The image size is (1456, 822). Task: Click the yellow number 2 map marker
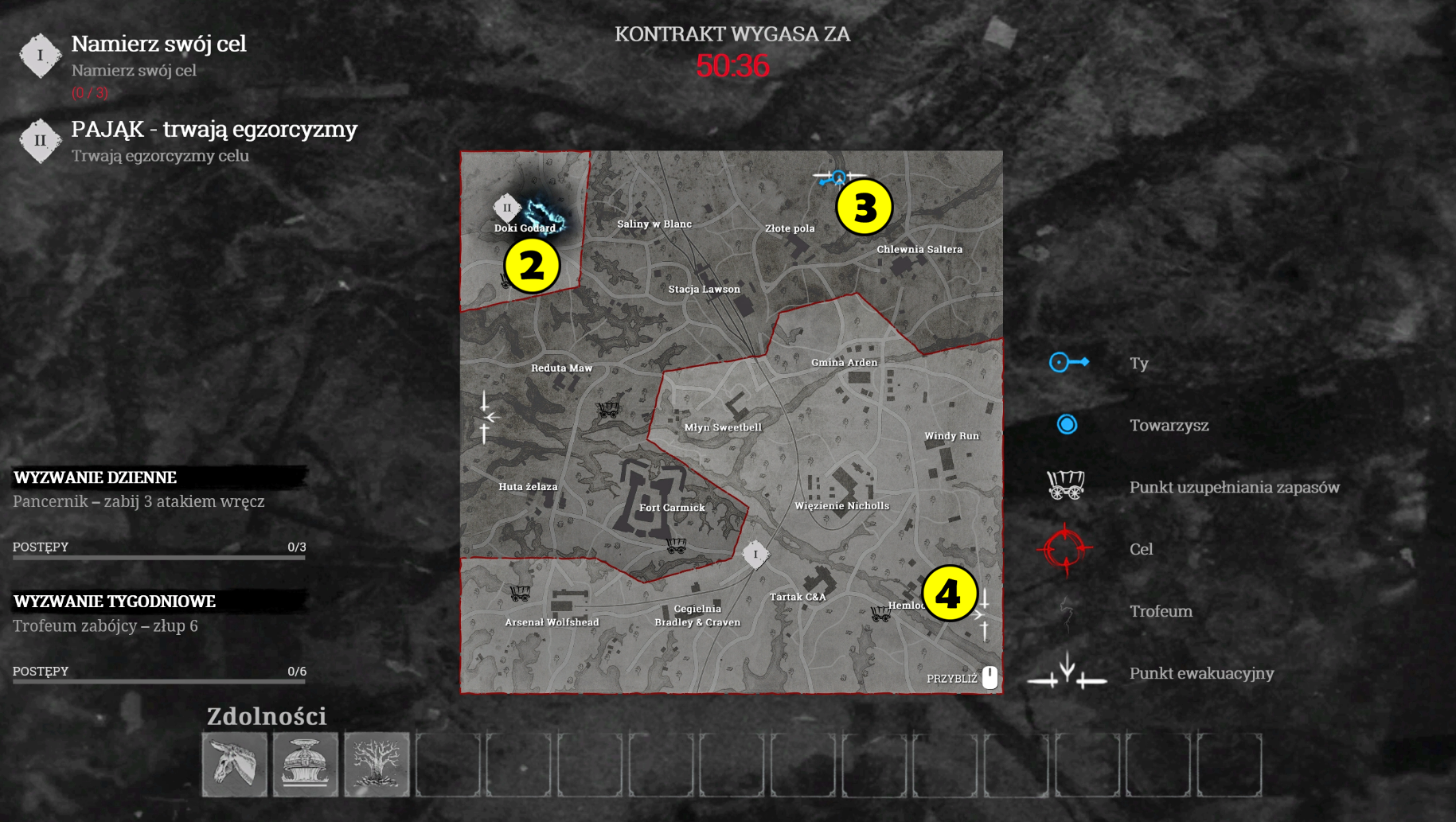532,266
